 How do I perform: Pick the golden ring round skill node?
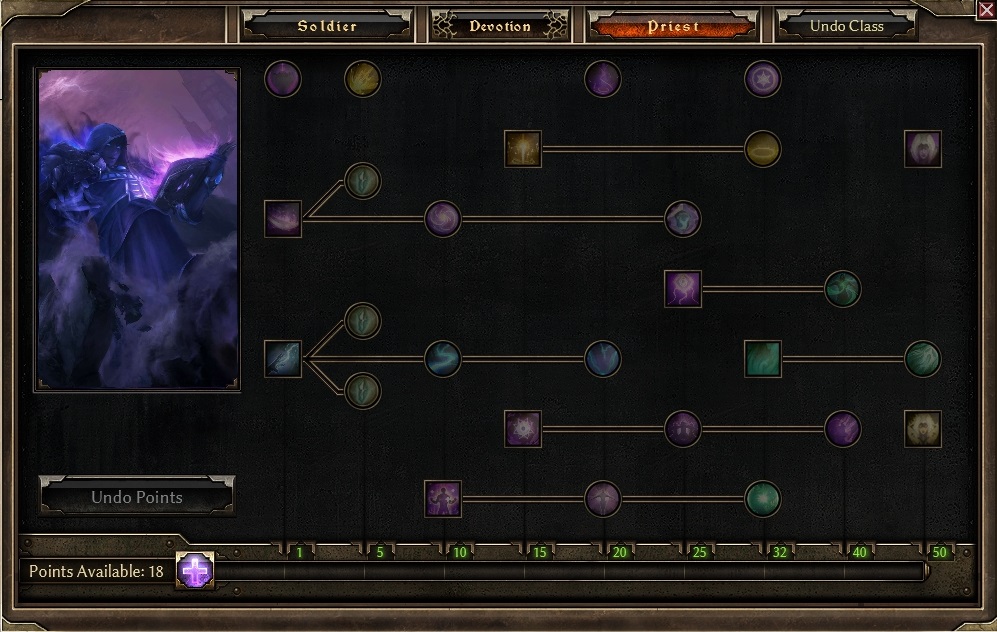[x=763, y=149]
